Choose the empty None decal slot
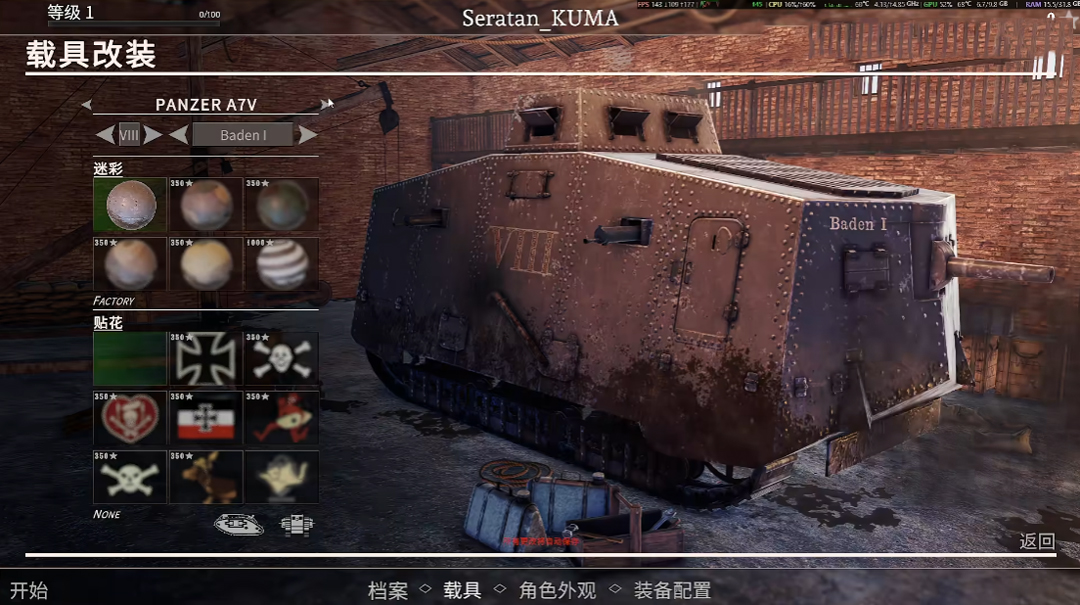1080x605 pixels. [x=130, y=359]
